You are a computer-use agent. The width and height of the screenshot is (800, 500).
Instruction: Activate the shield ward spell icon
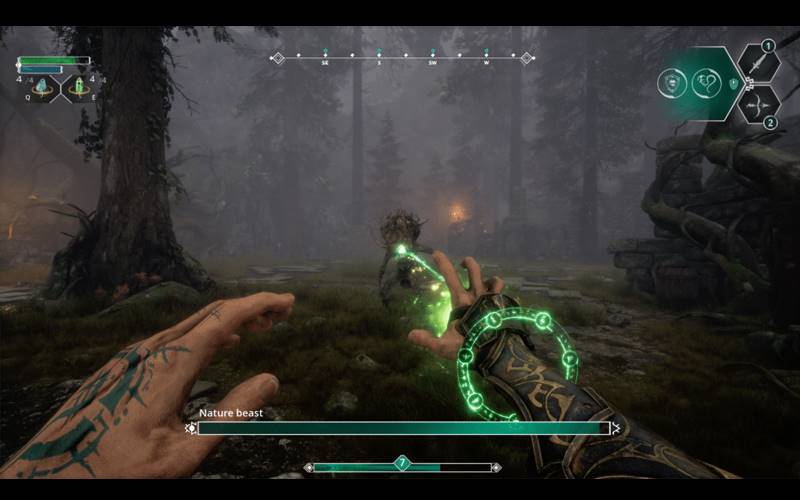click(672, 83)
